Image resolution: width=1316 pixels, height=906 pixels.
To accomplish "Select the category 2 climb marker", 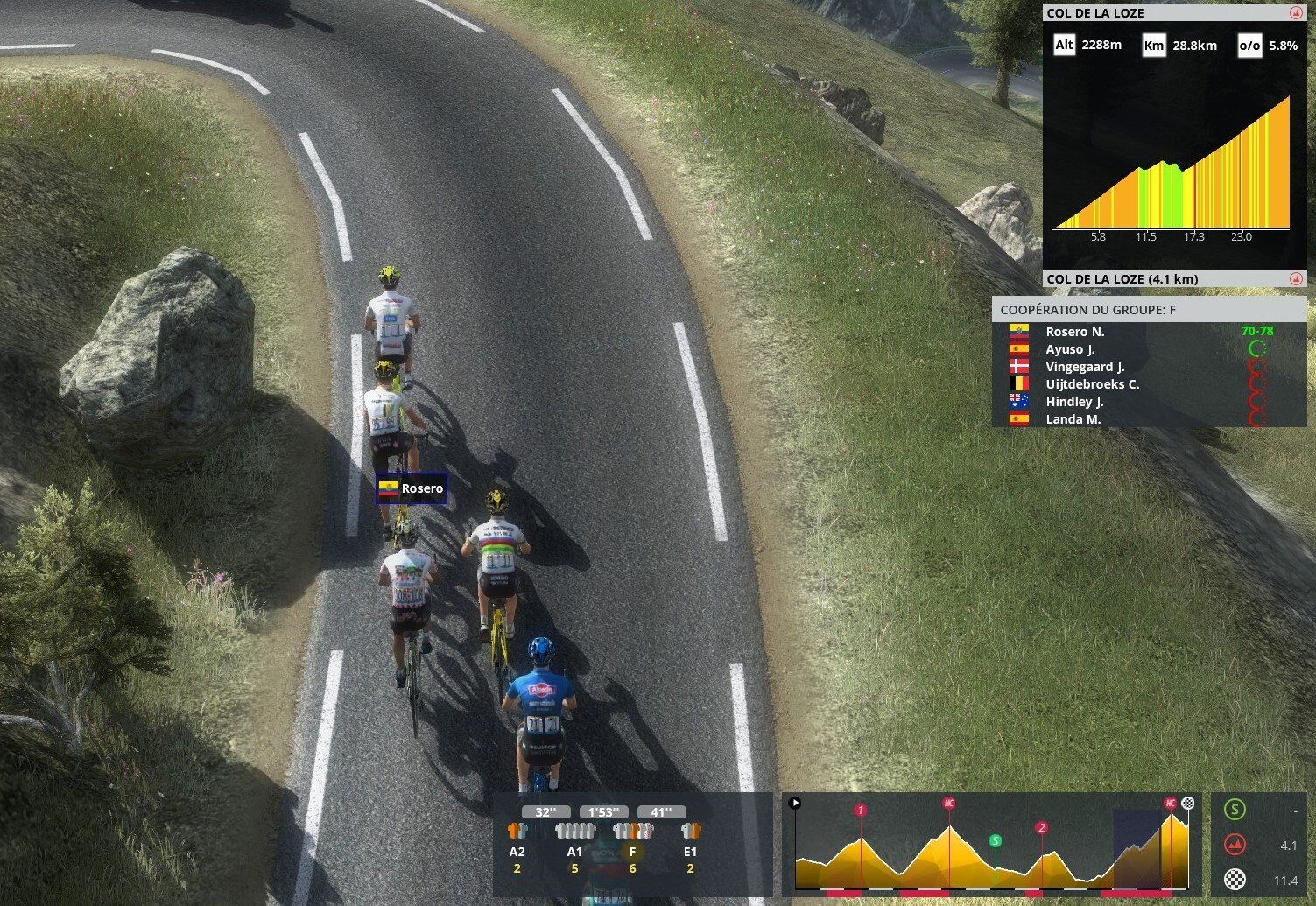I will click(x=1041, y=827).
